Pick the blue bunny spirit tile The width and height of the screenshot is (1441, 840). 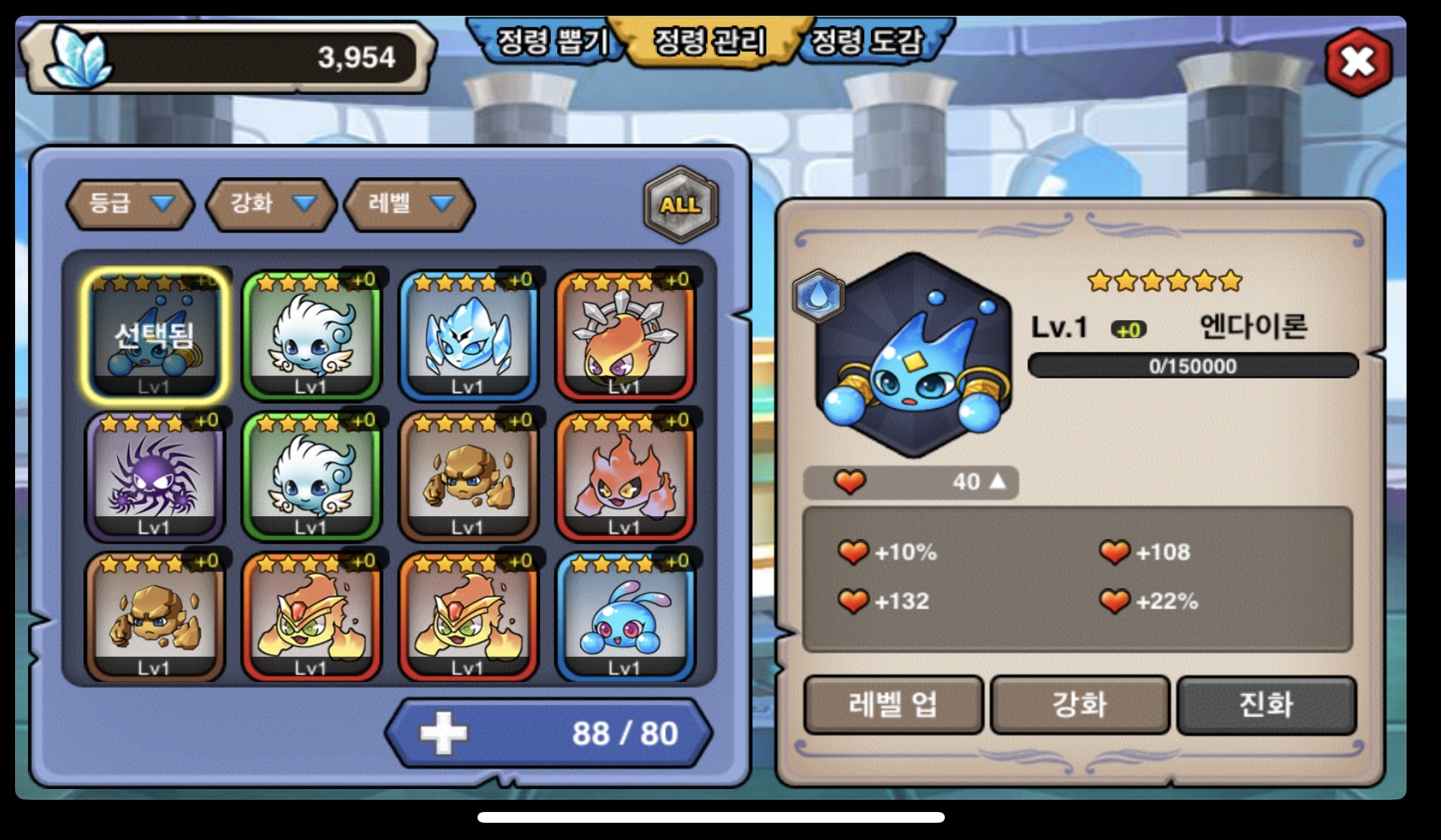(625, 617)
